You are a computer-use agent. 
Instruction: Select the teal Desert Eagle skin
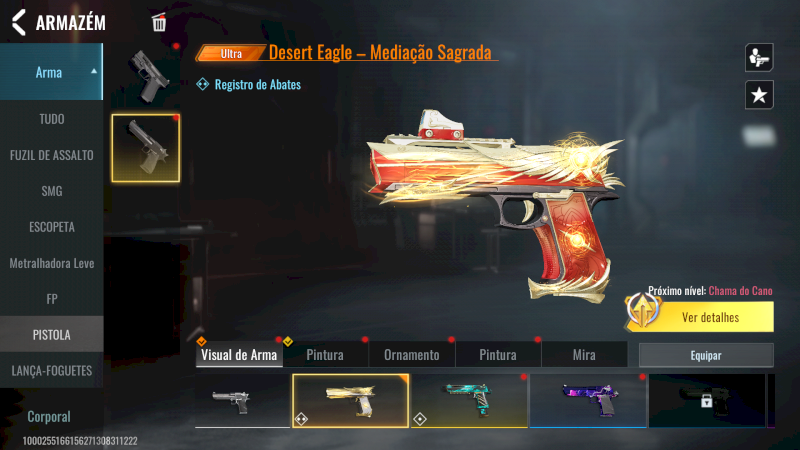pos(468,400)
